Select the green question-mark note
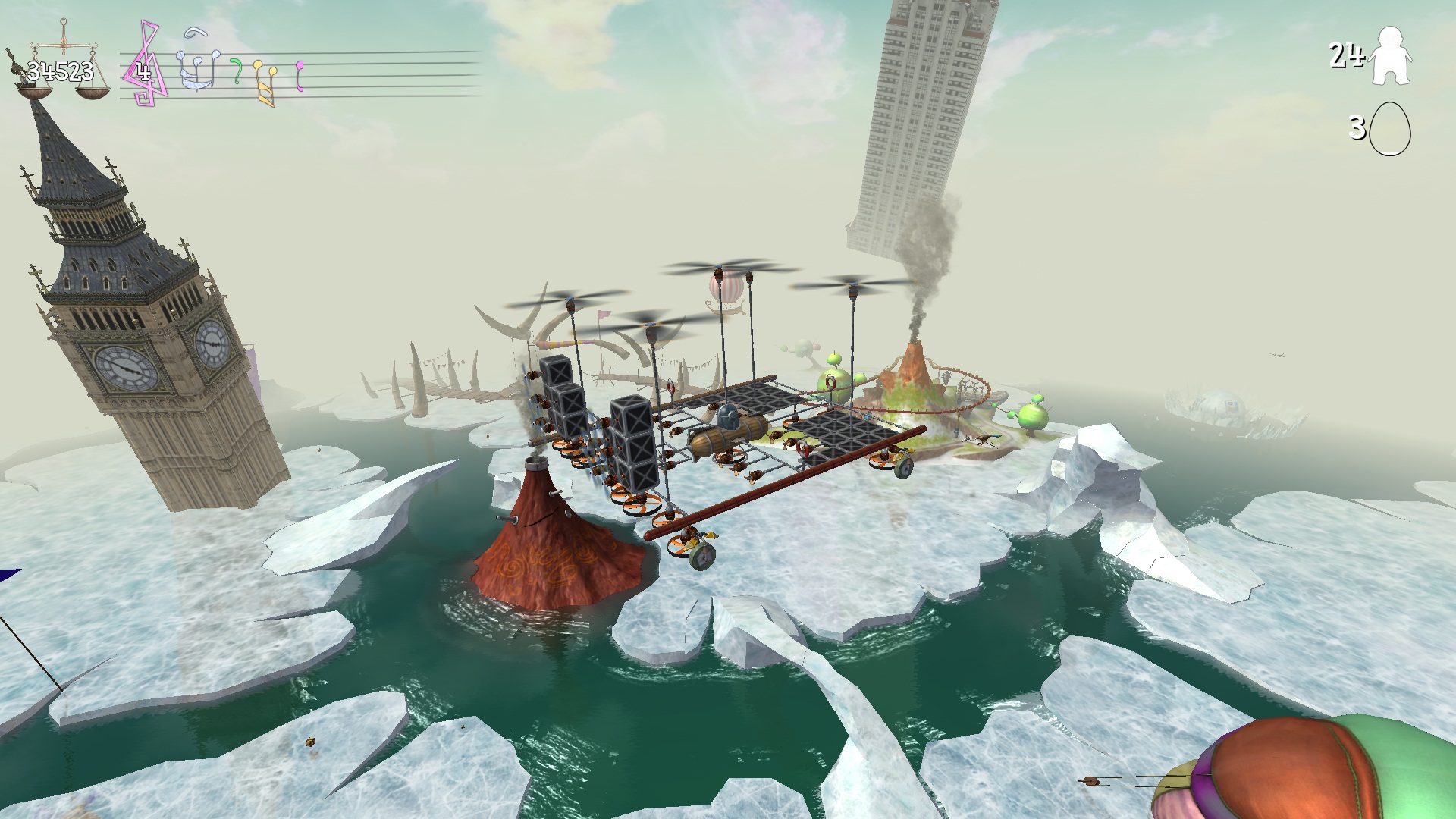This screenshot has height=819, width=1456. (x=237, y=71)
